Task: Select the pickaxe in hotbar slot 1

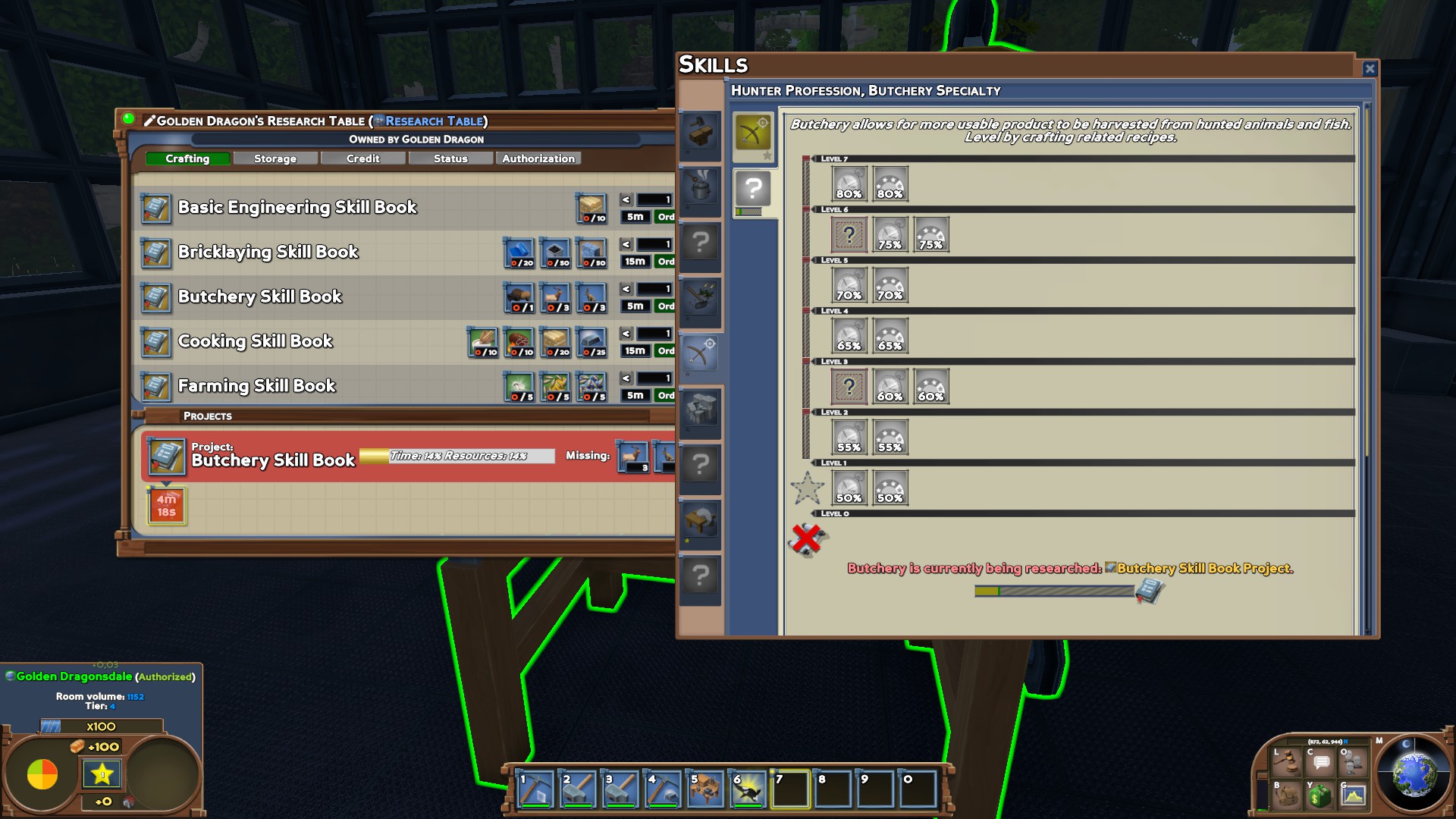Action: (x=534, y=789)
